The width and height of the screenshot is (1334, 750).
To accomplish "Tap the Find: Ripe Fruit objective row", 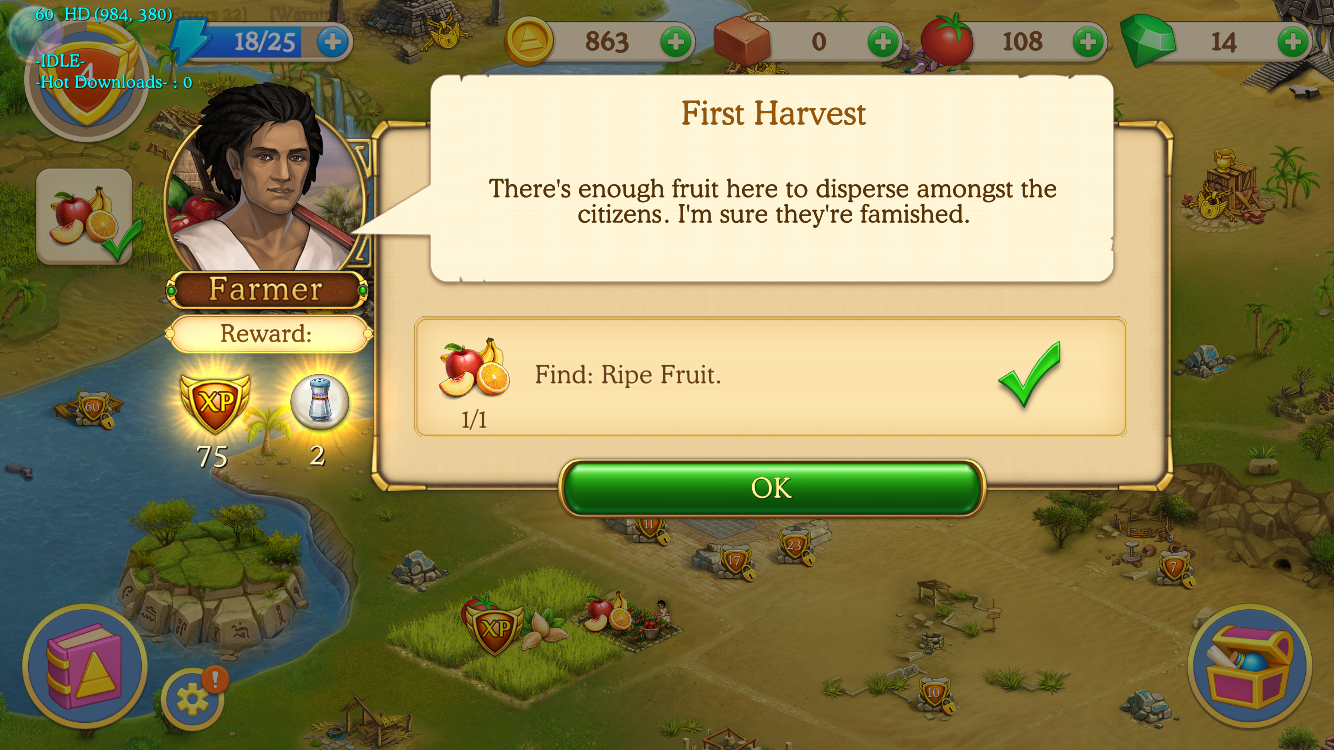I will (770, 377).
